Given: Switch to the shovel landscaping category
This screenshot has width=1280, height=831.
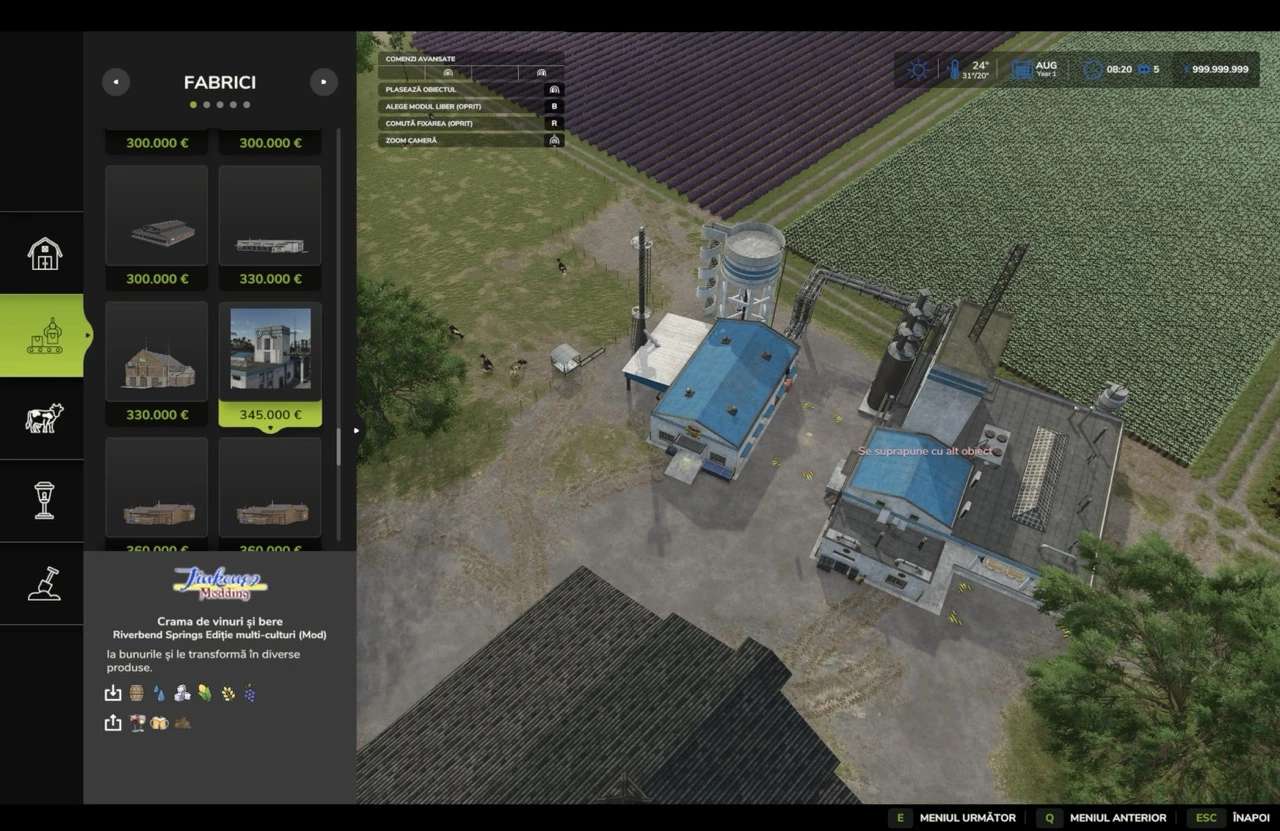Looking at the screenshot, I should click(44, 583).
